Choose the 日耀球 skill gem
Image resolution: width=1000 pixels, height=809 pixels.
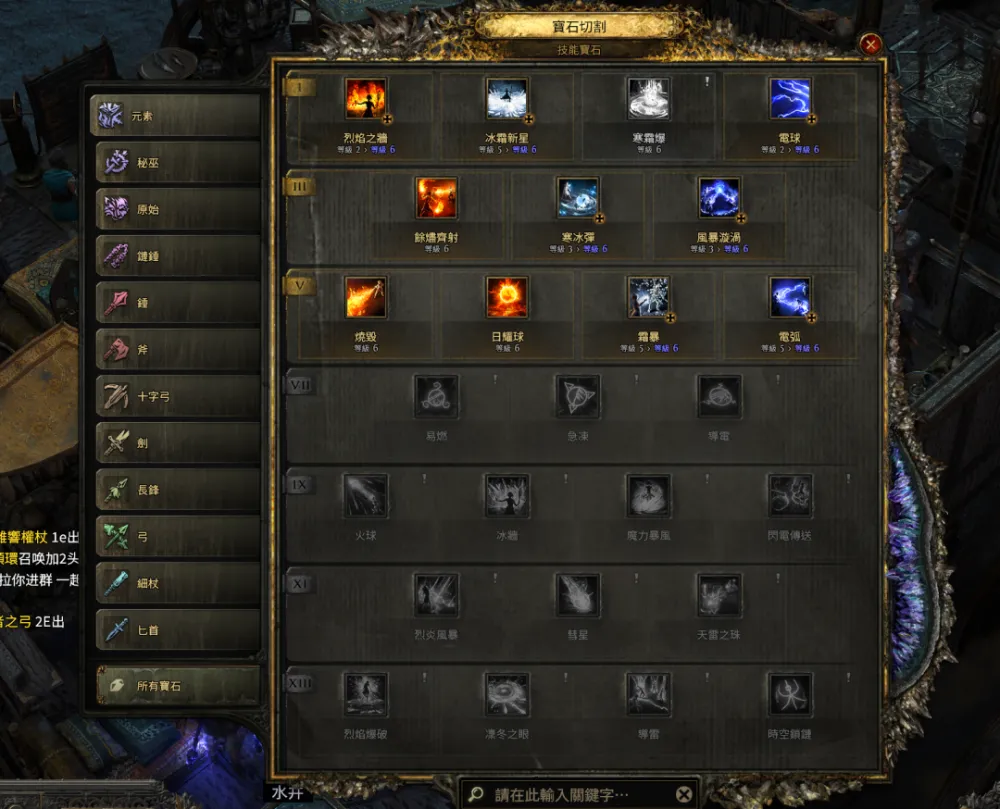click(x=506, y=297)
